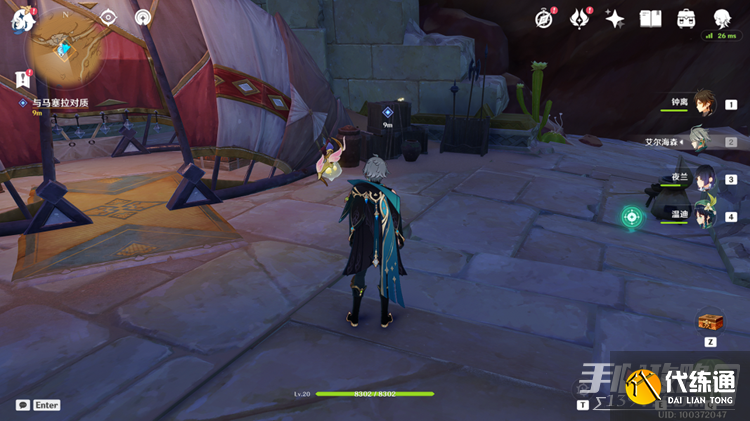Click the green crosshair tracking icon
Screen dimensions: 750x421
coord(630,216)
